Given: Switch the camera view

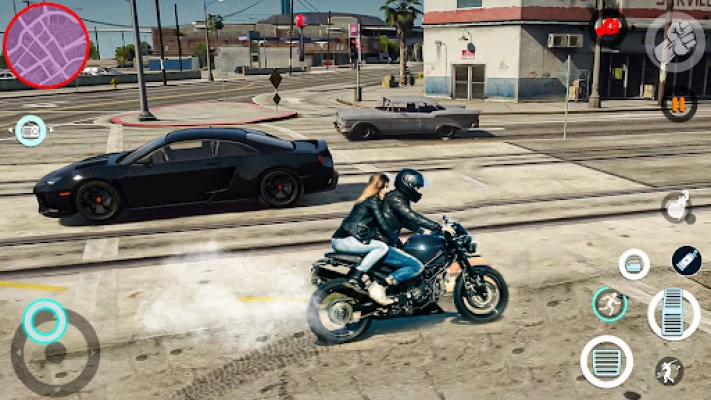Looking at the screenshot, I should [x=31, y=130].
